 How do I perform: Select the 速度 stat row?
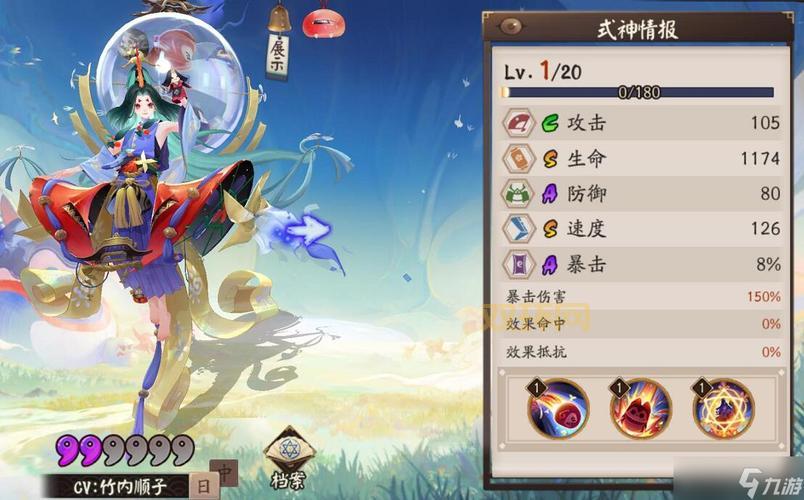click(x=642, y=228)
